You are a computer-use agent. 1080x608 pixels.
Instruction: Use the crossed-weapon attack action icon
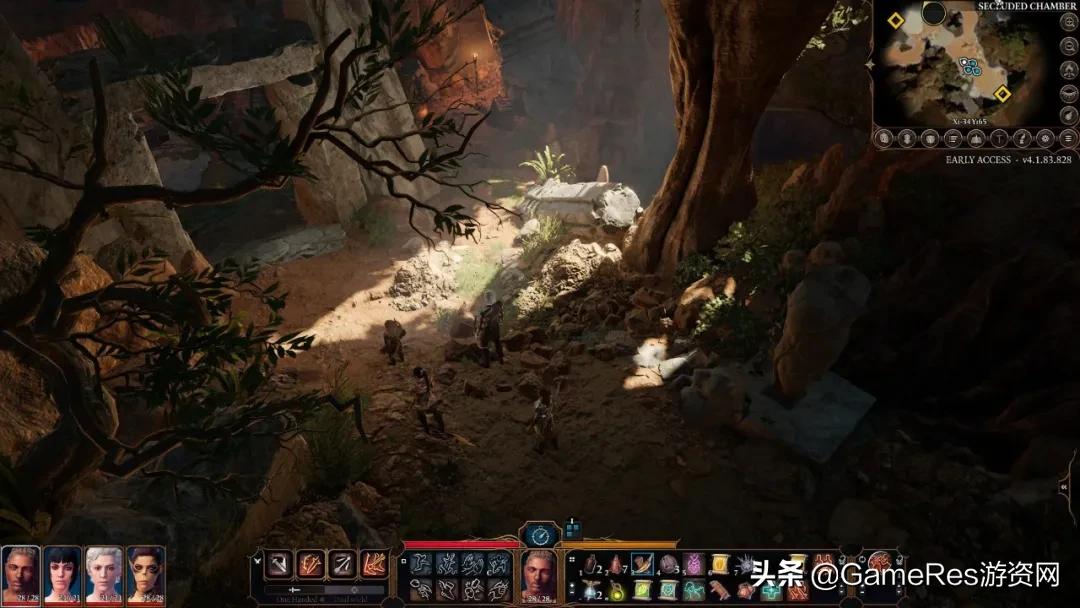[311, 565]
